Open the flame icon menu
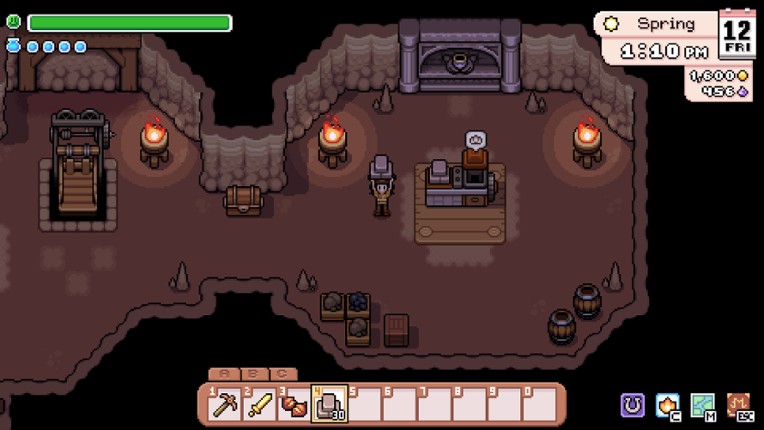 [x=668, y=404]
